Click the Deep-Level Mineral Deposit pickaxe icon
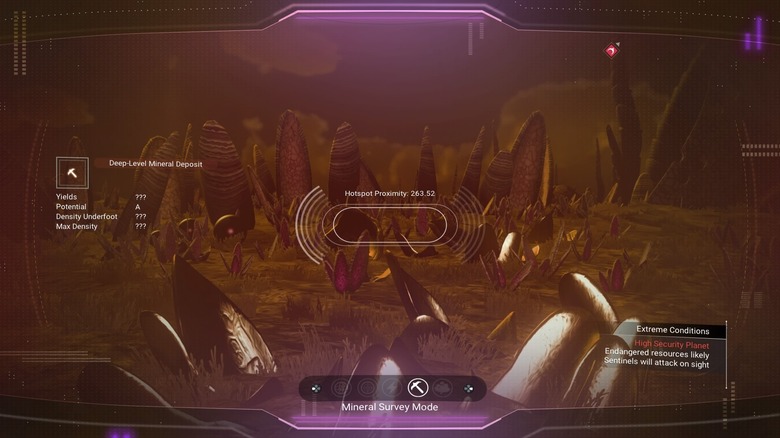780x438 pixels. pyautogui.click(x=72, y=173)
